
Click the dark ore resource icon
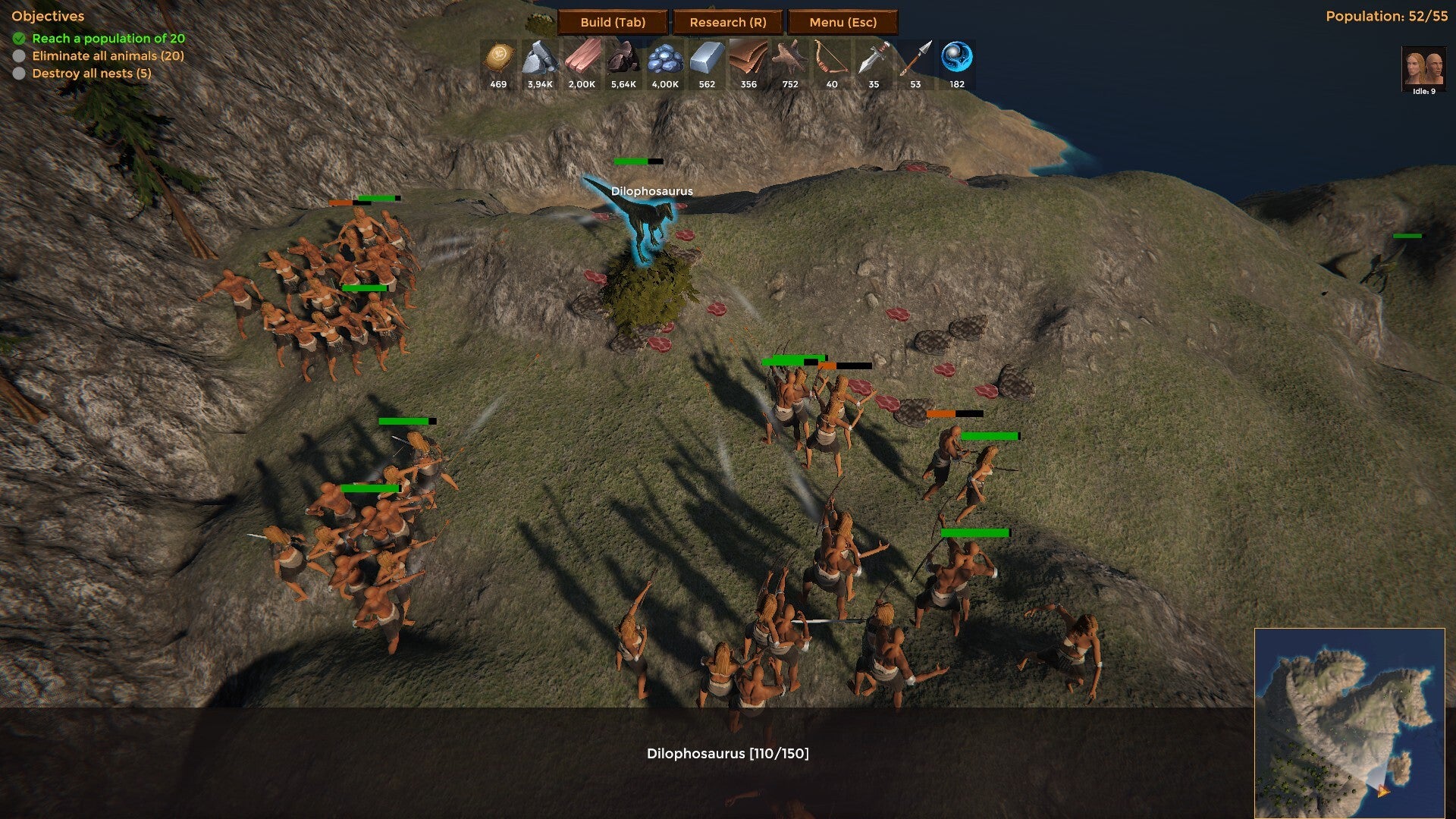pyautogui.click(x=623, y=58)
